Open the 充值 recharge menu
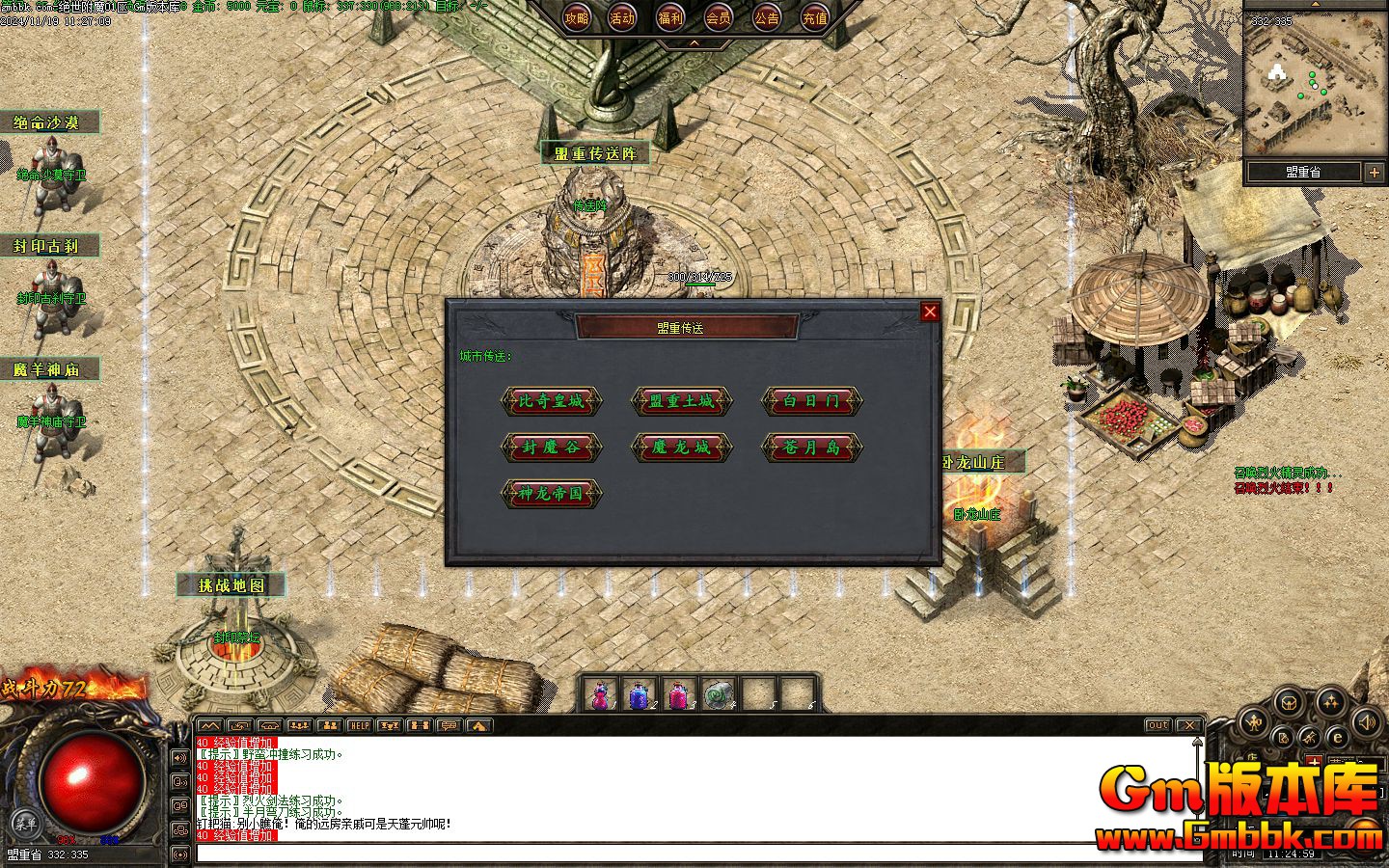Image resolution: width=1389 pixels, height=868 pixels. [814, 17]
